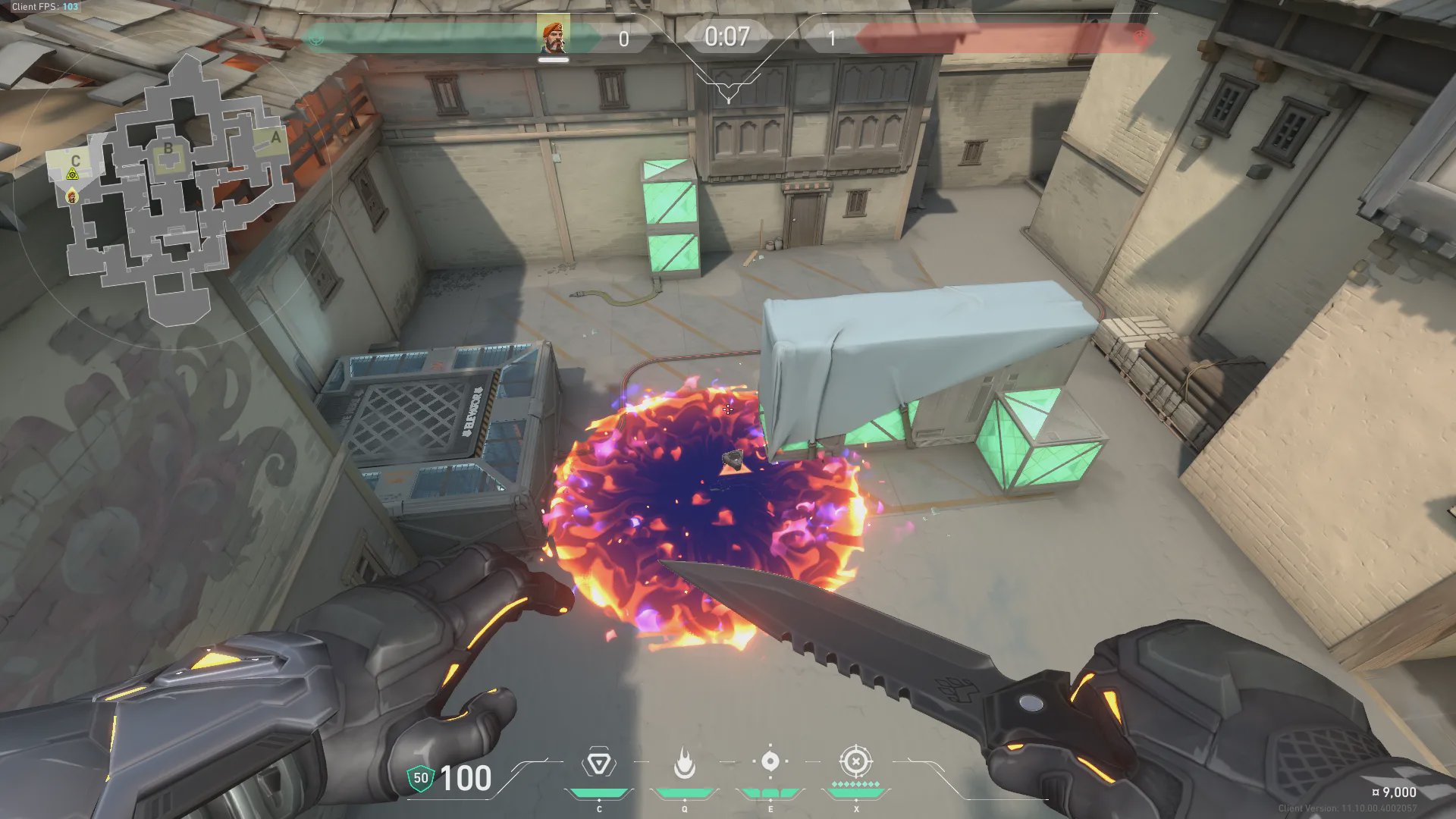Image resolution: width=1456 pixels, height=819 pixels.
Task: Choose the Sky Smoke ability icon
Action: pos(770,761)
